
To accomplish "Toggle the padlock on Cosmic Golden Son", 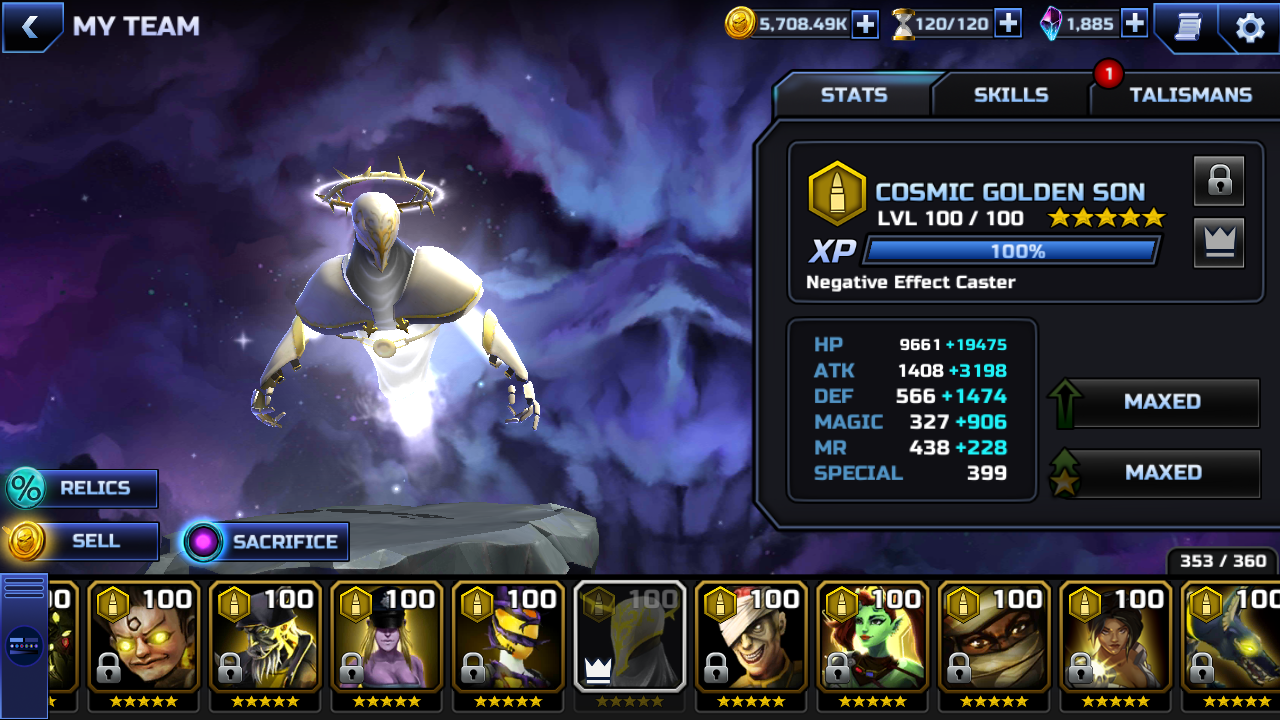I will (x=1219, y=181).
